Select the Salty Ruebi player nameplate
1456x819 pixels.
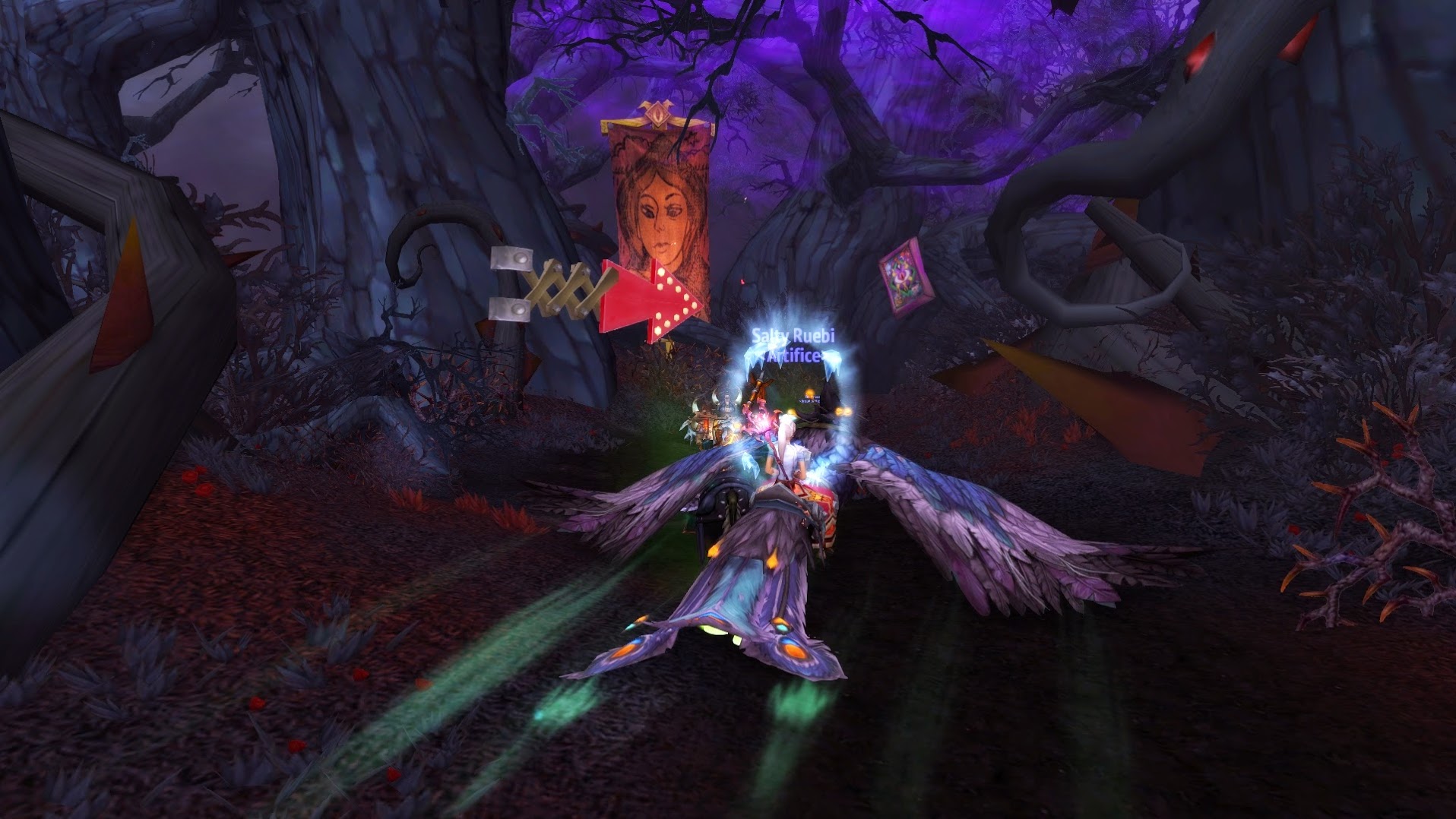coord(793,337)
